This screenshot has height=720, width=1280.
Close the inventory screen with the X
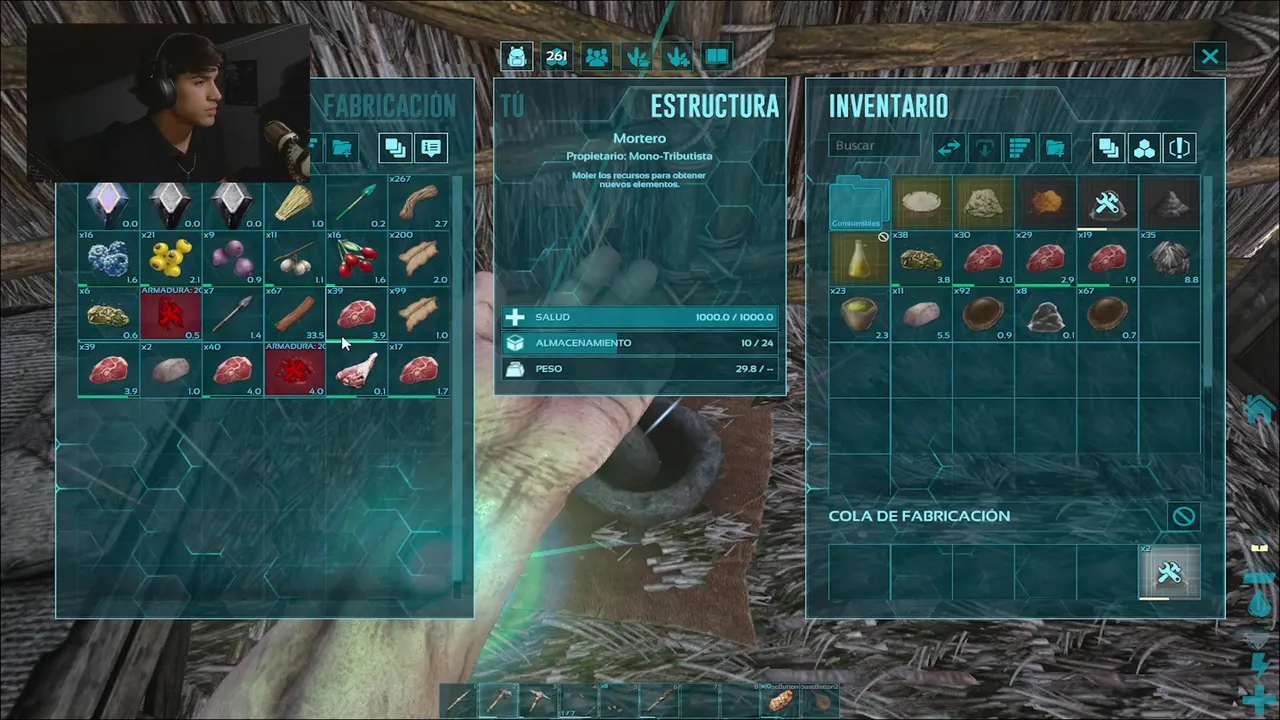coord(1210,56)
